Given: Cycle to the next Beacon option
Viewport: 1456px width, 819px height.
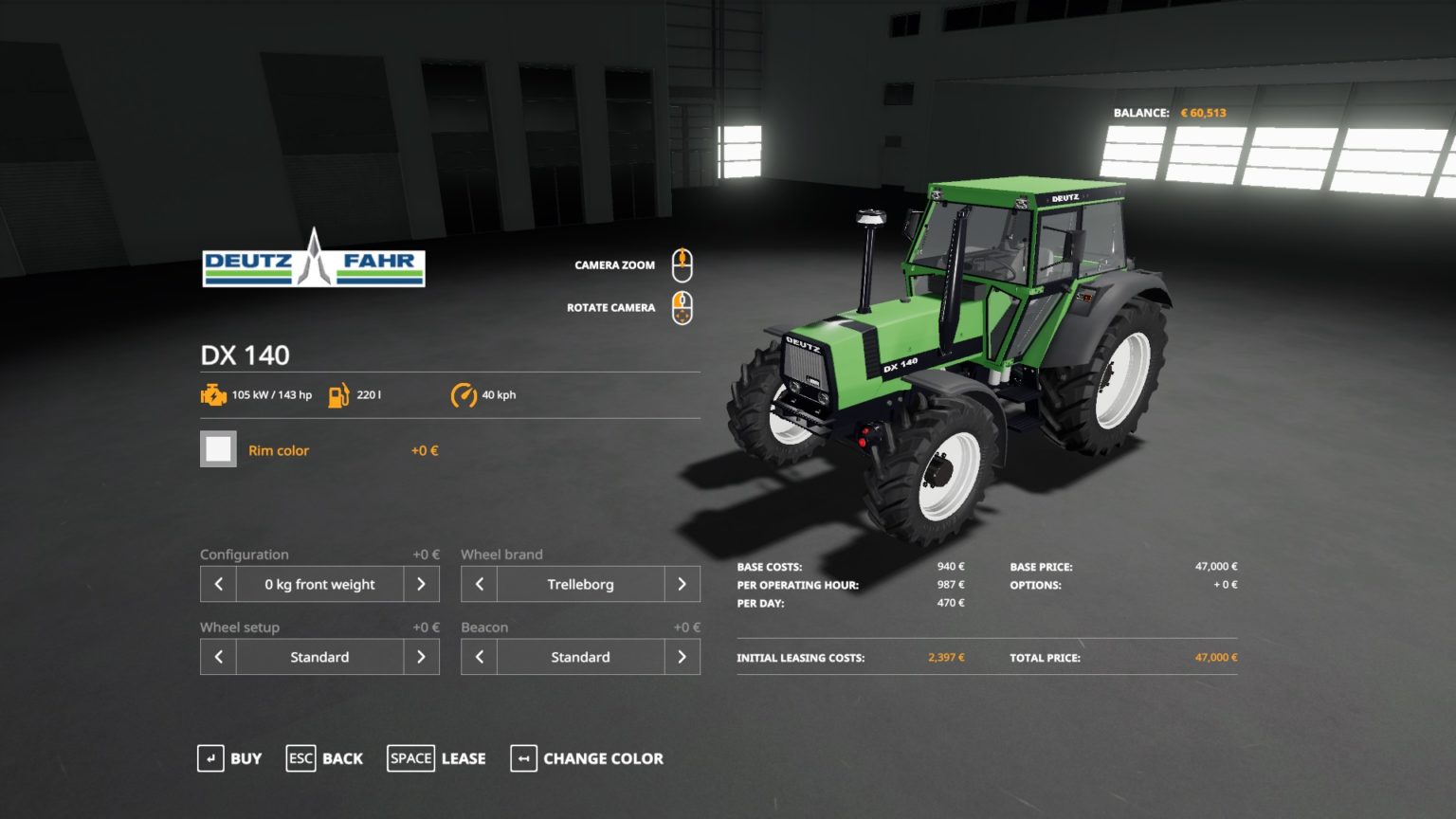Looking at the screenshot, I should [x=682, y=656].
